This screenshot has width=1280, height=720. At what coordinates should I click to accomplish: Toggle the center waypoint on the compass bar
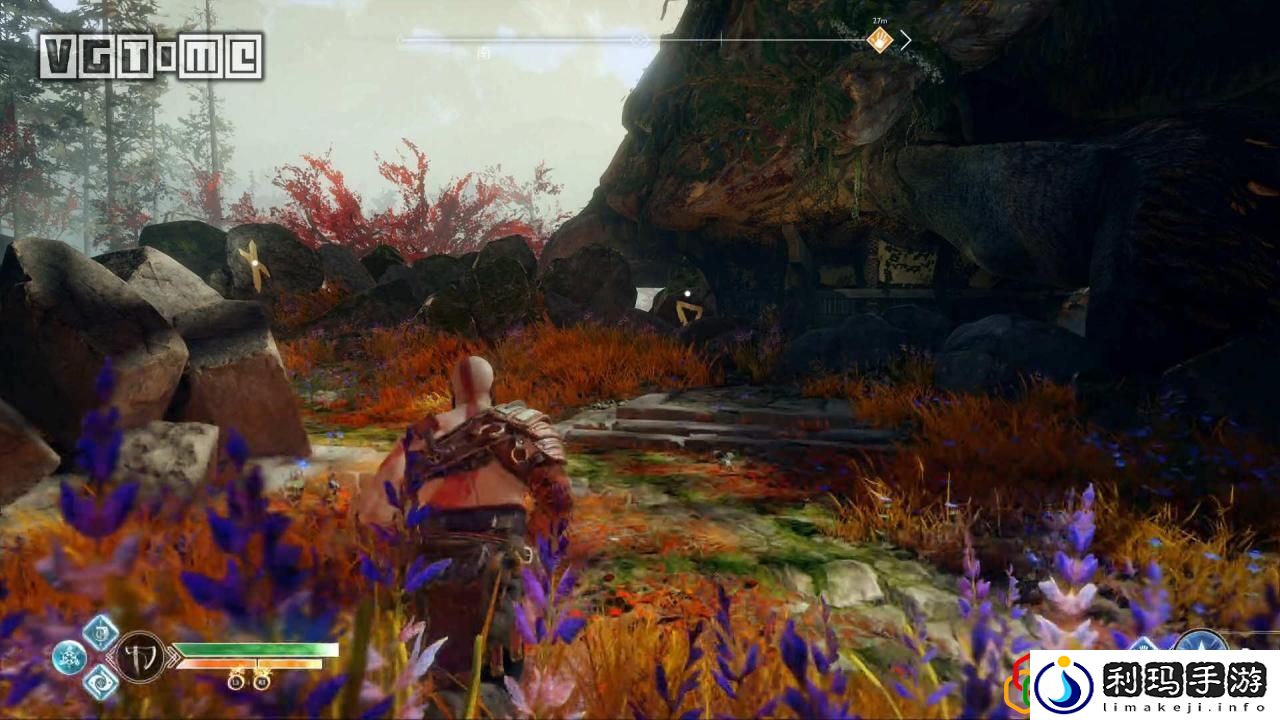pos(638,39)
